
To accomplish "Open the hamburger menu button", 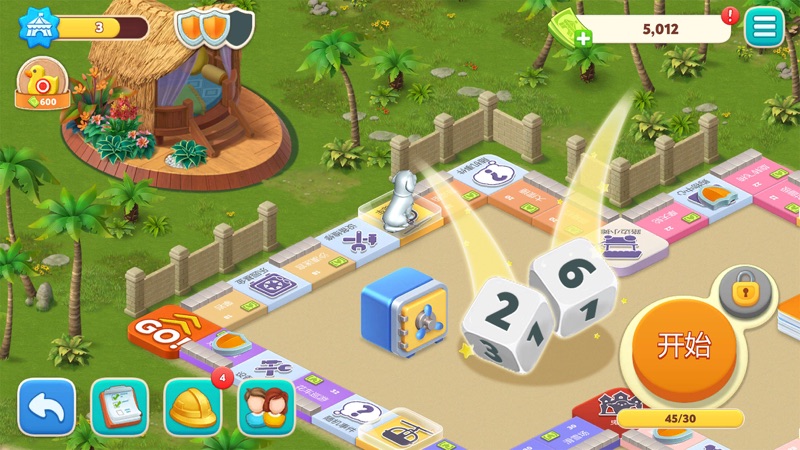I will 764,27.
